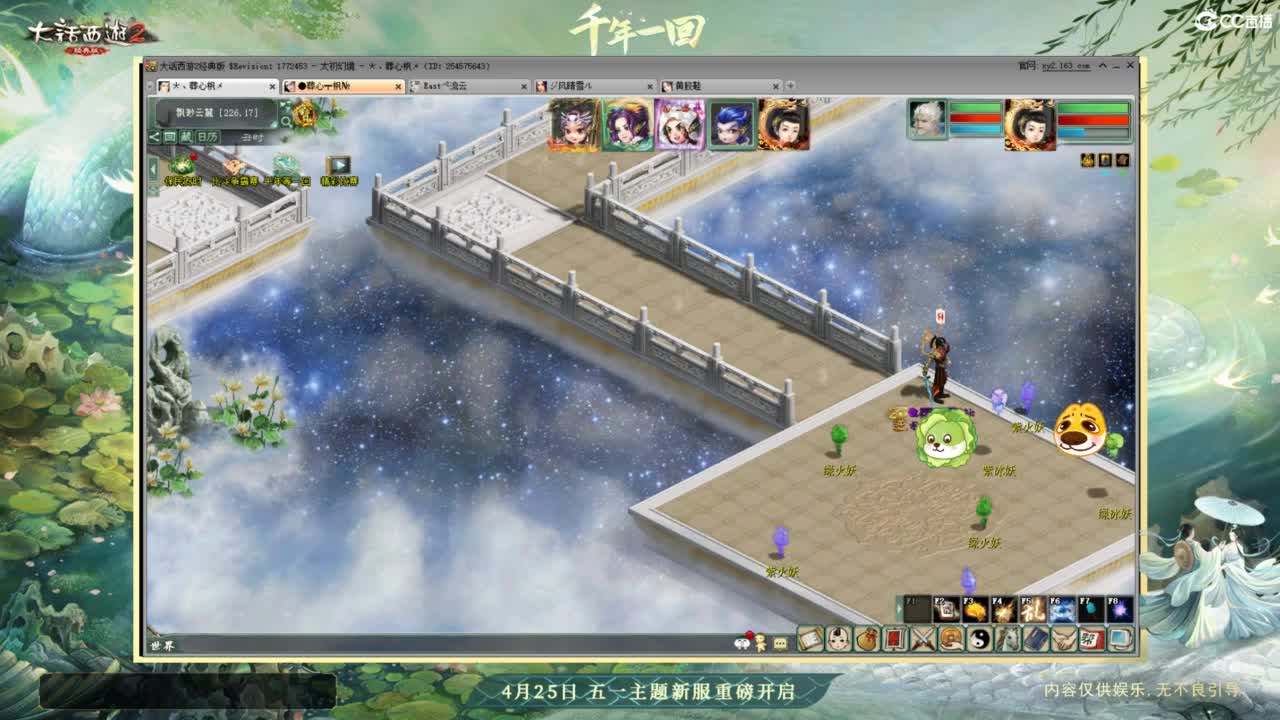Open the handshake trade icon
The width and height of the screenshot is (1280, 720).
pyautogui.click(x=1062, y=641)
